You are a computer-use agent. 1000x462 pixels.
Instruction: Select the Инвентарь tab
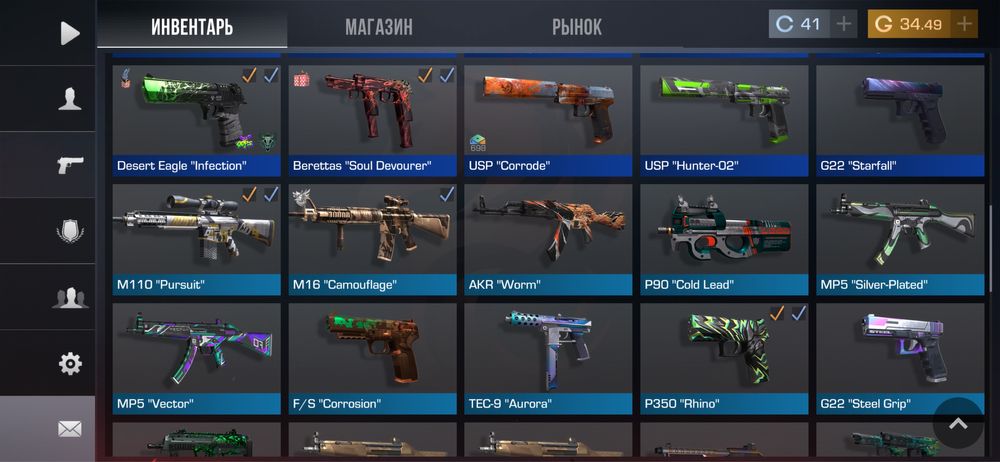pyautogui.click(x=192, y=27)
